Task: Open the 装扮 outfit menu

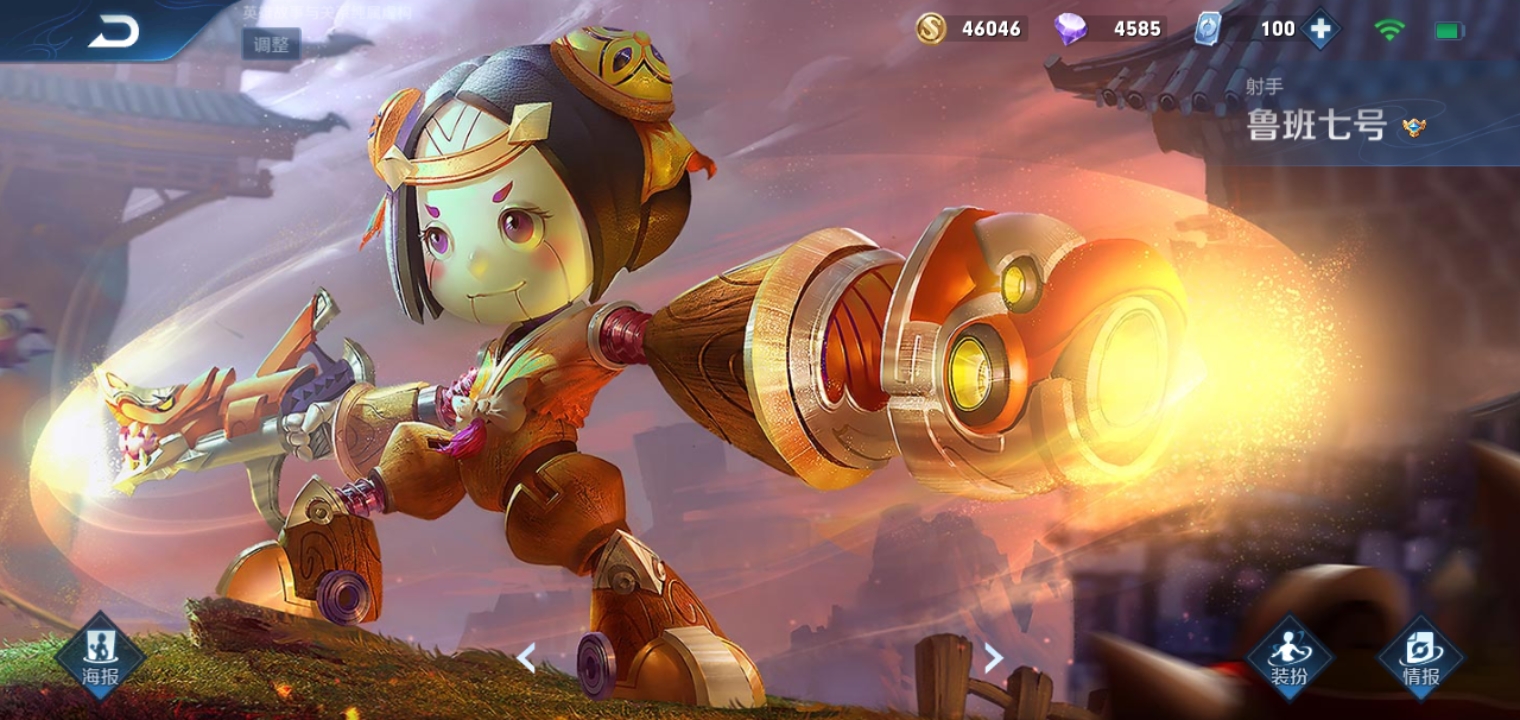Action: click(1289, 657)
